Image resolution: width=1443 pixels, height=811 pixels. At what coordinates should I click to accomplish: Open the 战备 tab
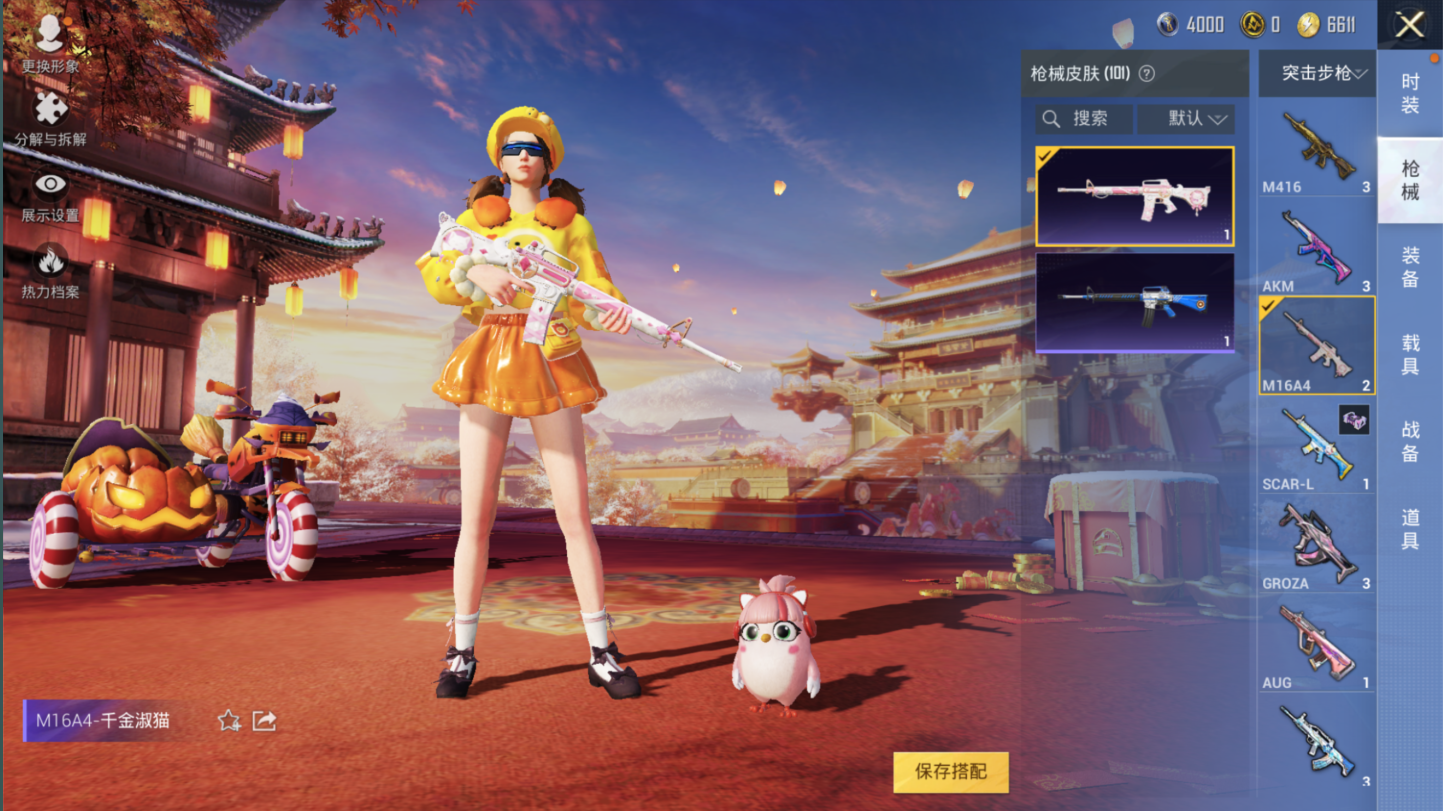pos(1409,441)
